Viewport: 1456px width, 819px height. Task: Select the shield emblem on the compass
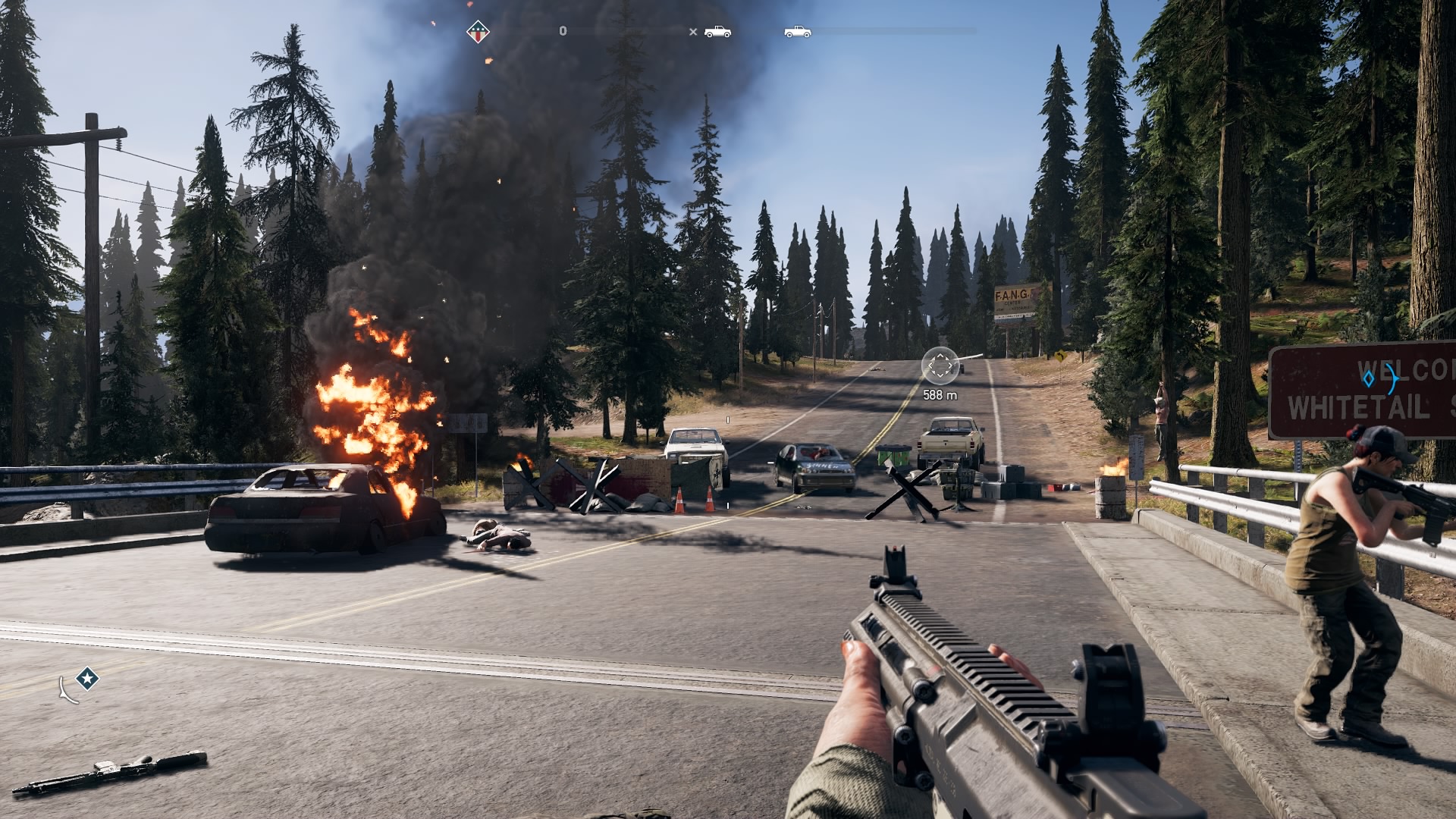[478, 32]
